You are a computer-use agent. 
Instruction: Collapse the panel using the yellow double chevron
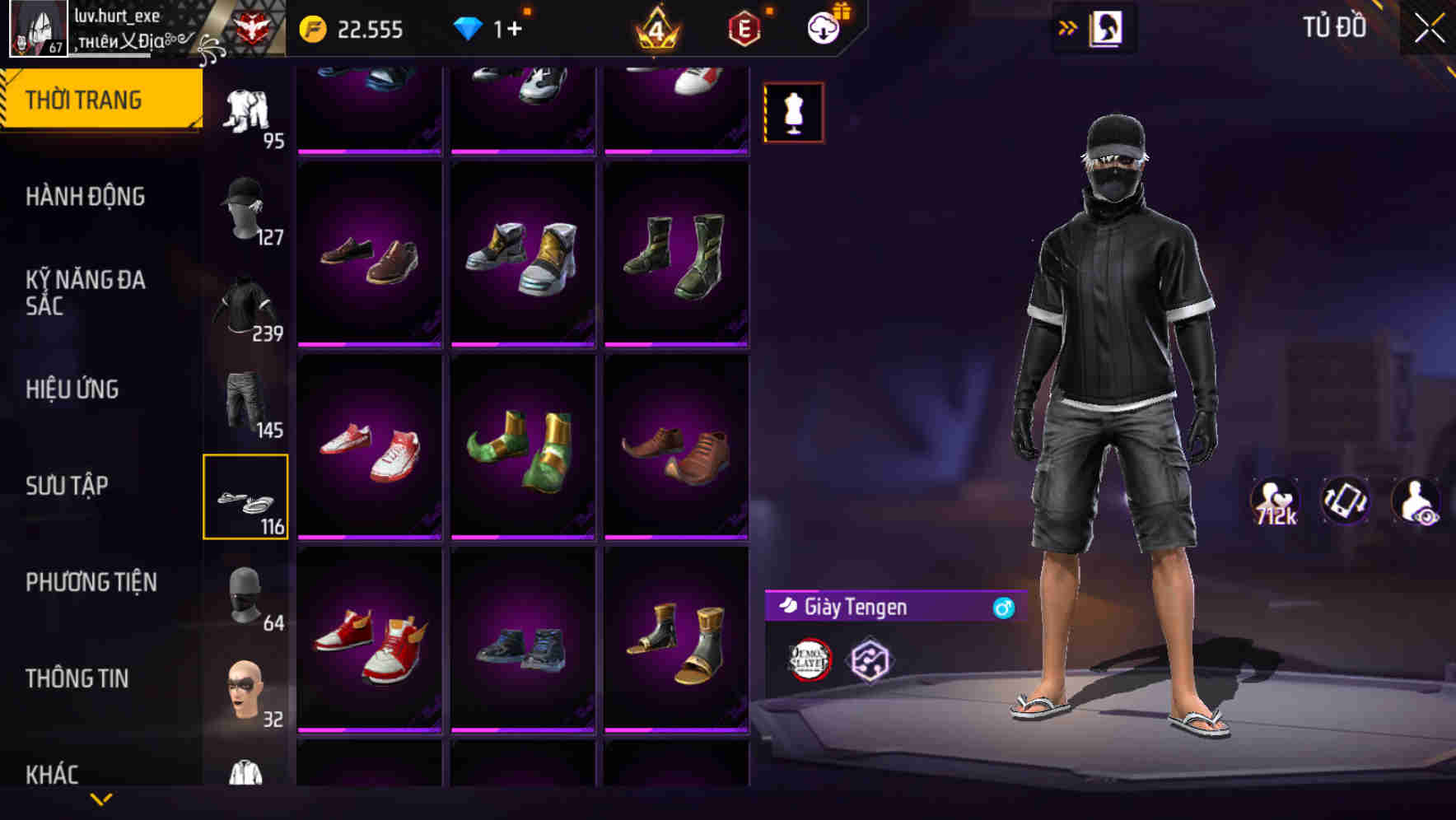[x=1066, y=26]
